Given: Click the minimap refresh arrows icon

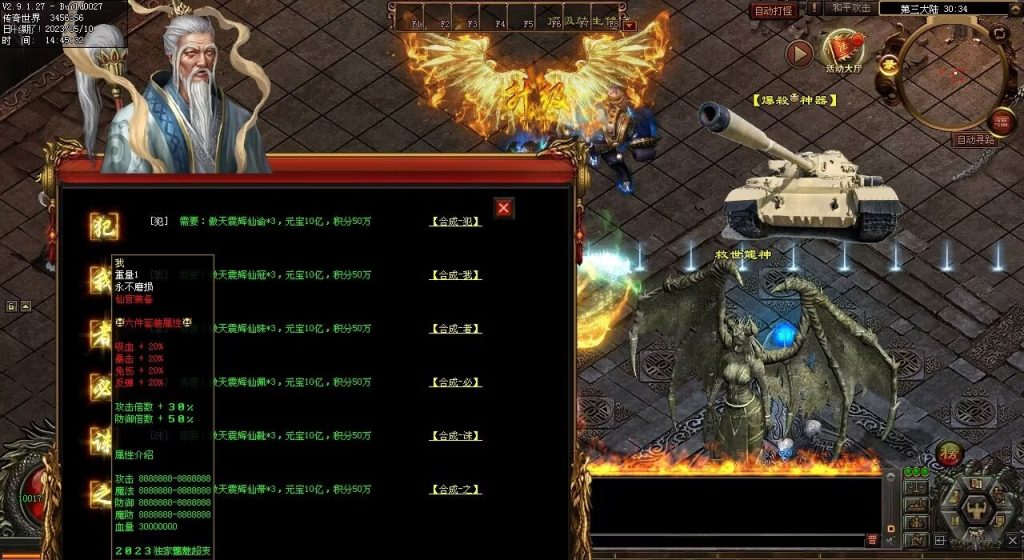Looking at the screenshot, I should 1000,33.
